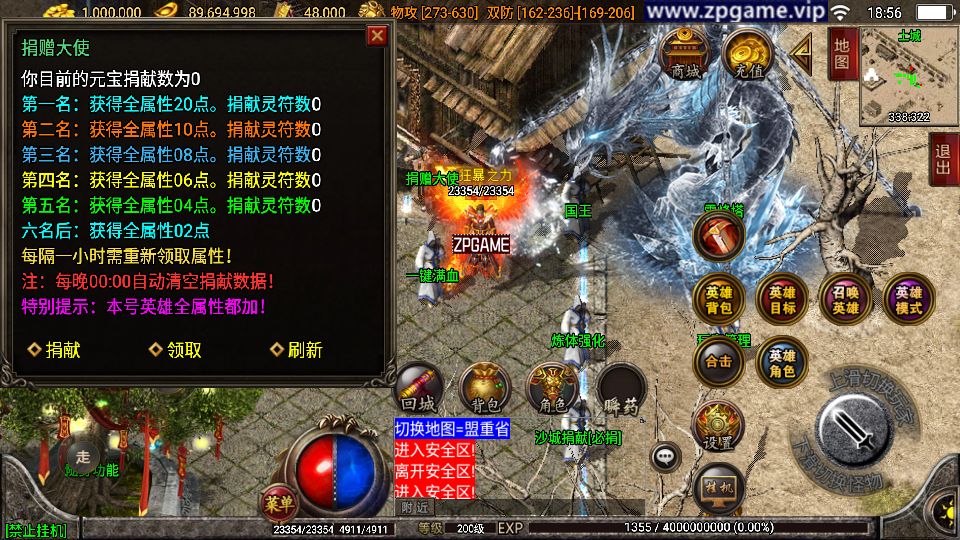Use the 回城 return-to-town scroll
This screenshot has width=960, height=540.
click(420, 390)
